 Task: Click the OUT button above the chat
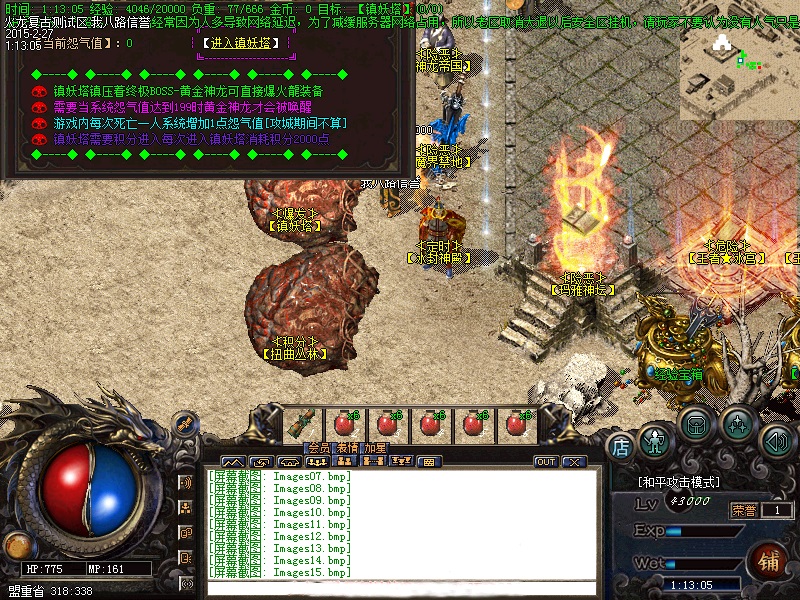[546, 462]
